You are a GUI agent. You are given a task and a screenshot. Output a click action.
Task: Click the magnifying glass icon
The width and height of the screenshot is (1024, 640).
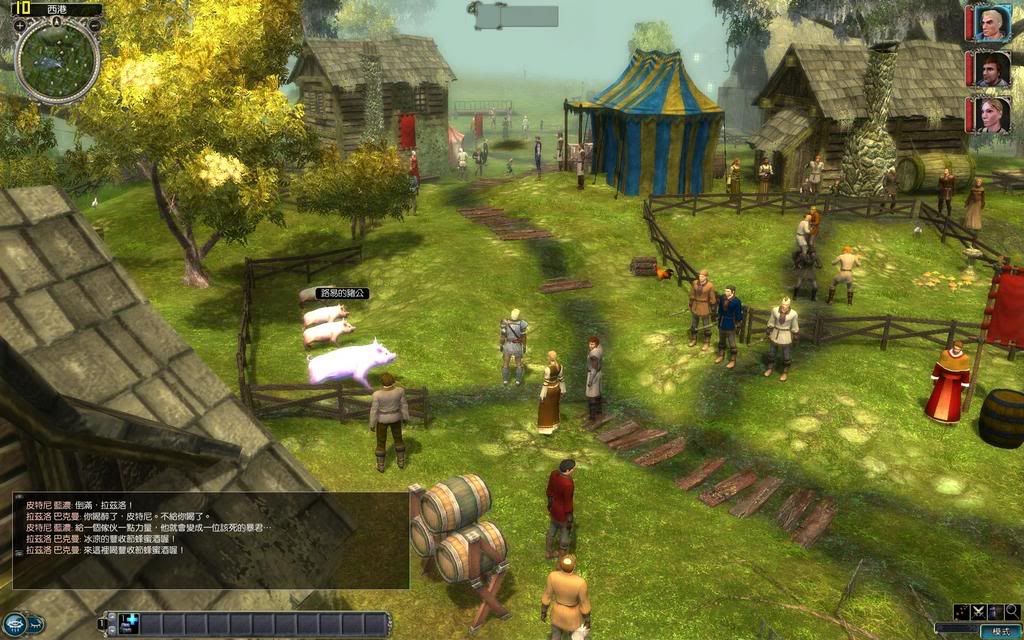[1012, 611]
